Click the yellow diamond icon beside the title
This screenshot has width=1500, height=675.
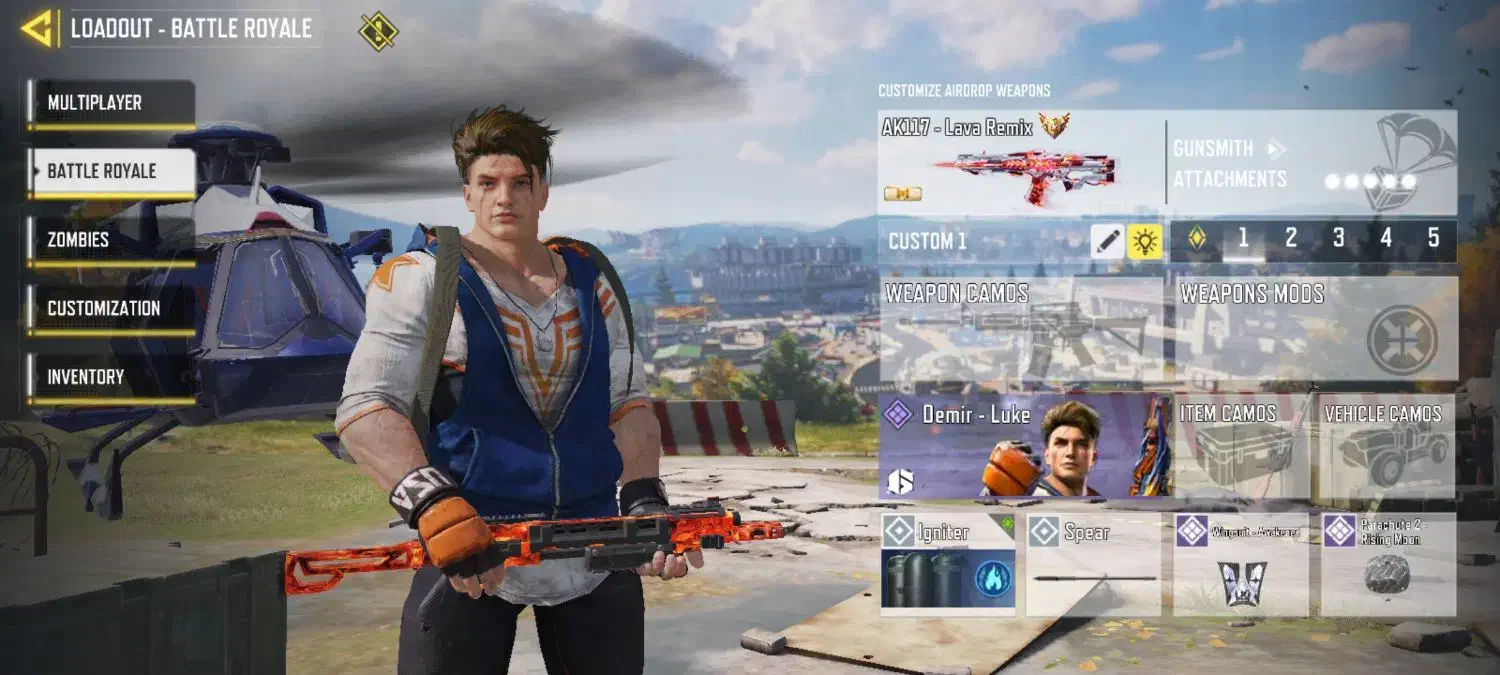click(x=378, y=30)
